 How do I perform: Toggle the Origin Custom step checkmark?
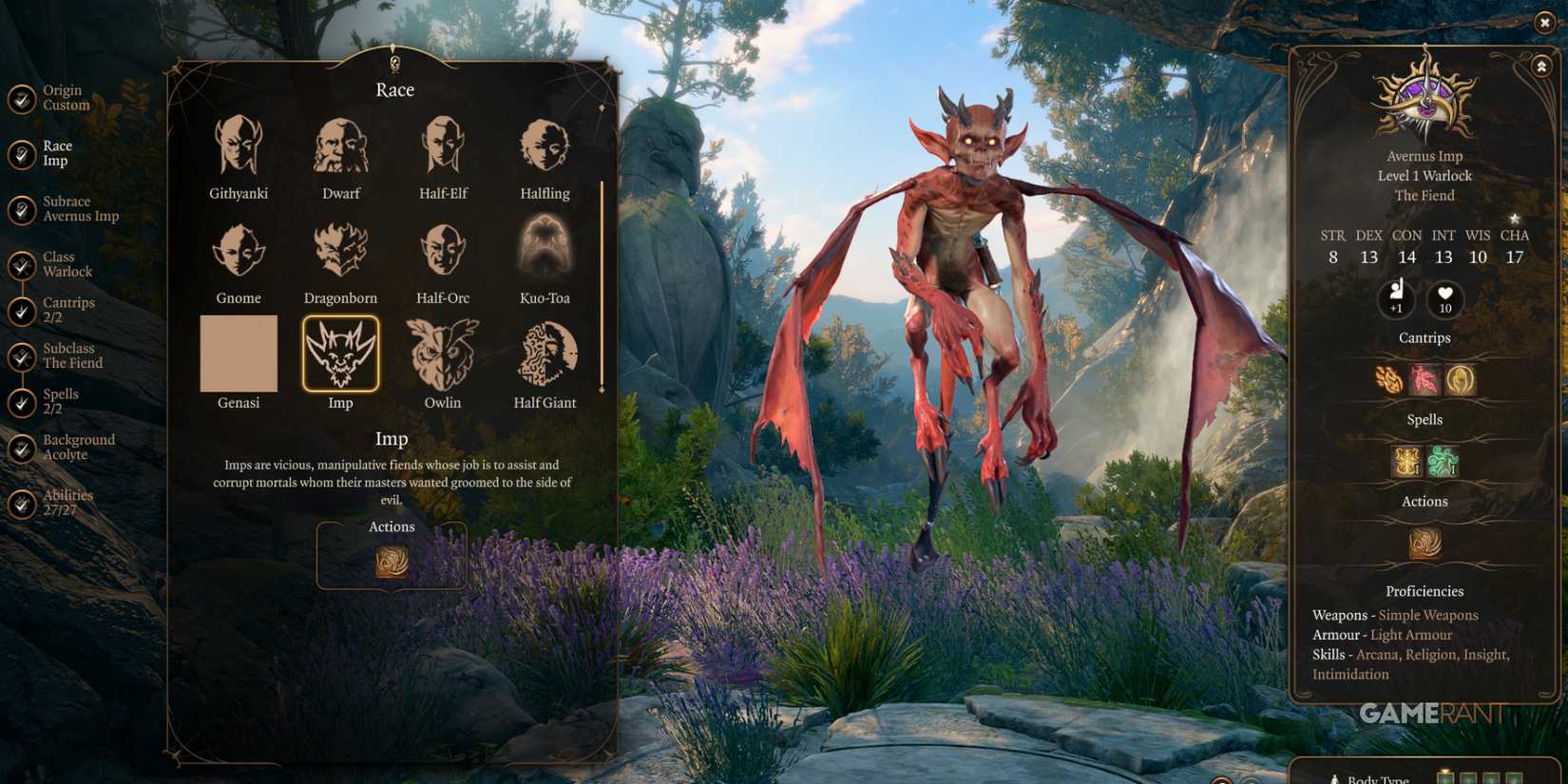pyautogui.click(x=23, y=97)
